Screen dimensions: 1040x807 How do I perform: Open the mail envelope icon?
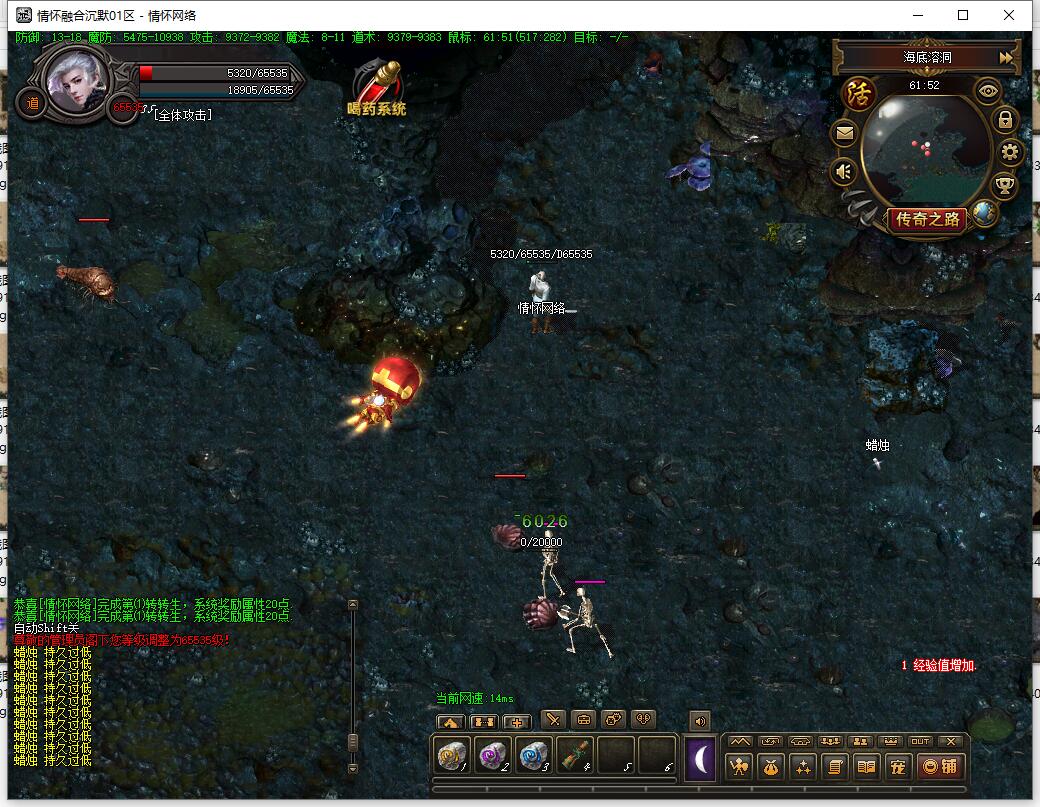click(845, 133)
